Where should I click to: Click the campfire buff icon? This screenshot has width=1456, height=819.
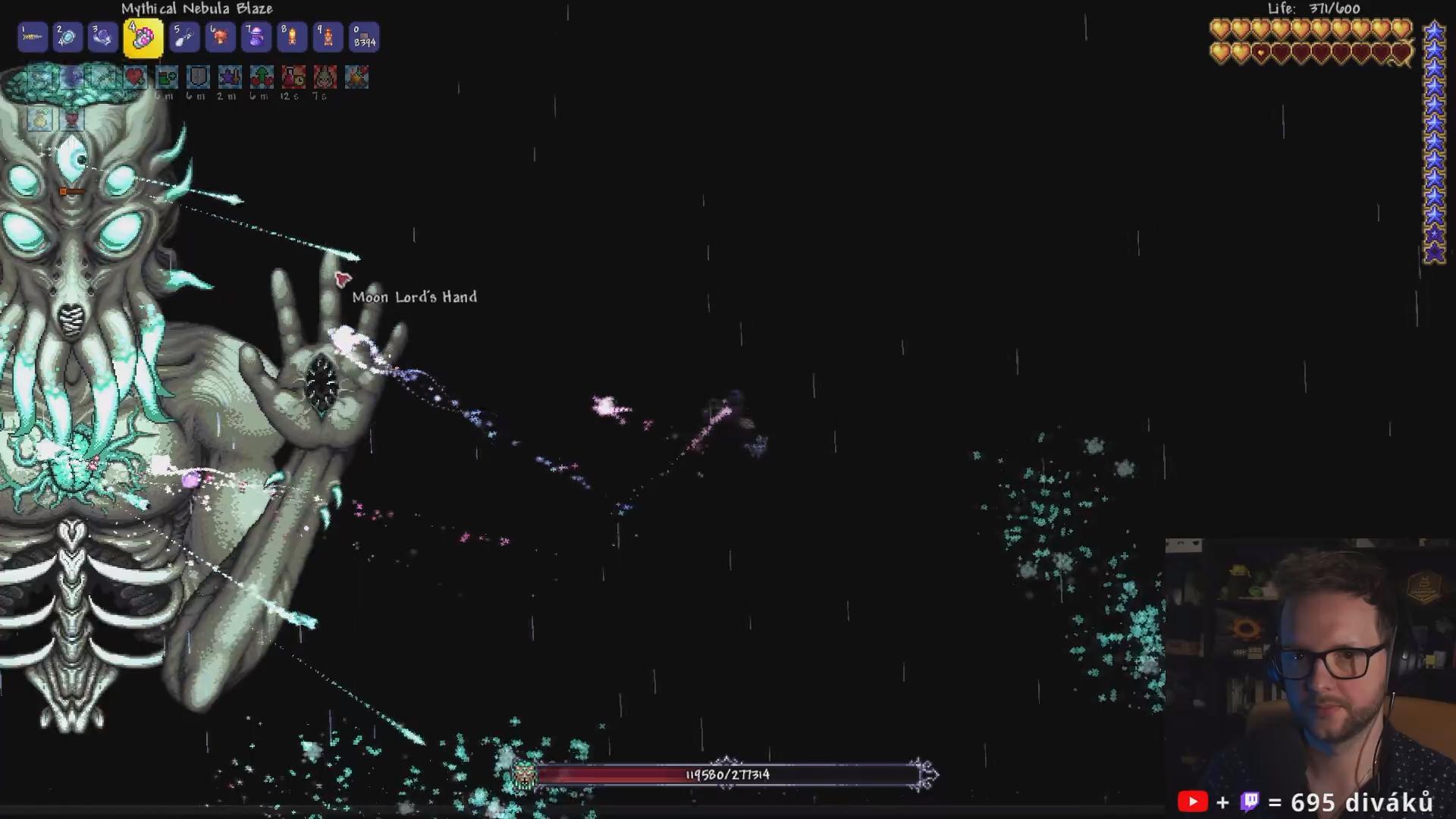(356, 77)
